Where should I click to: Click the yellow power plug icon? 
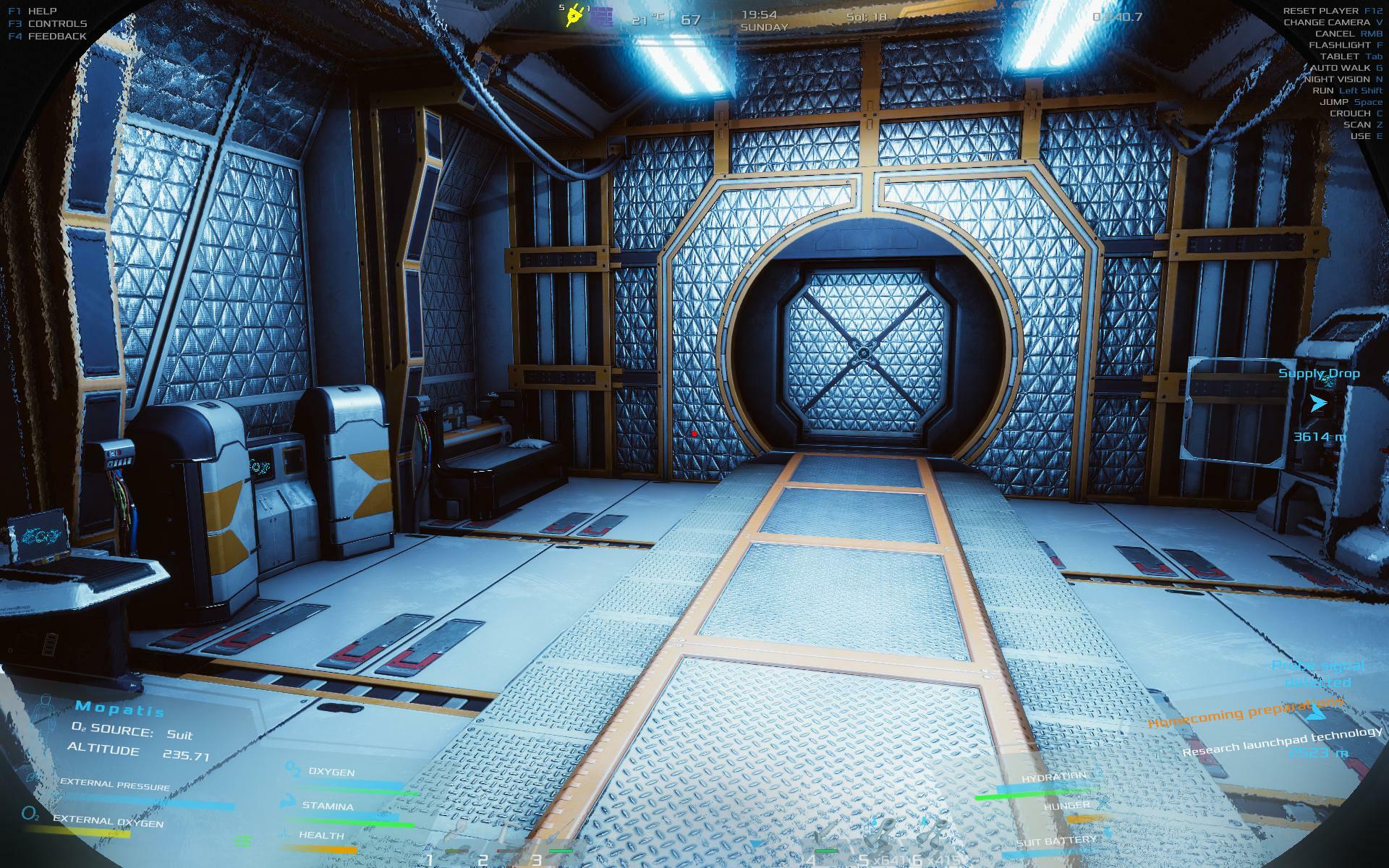(x=575, y=17)
